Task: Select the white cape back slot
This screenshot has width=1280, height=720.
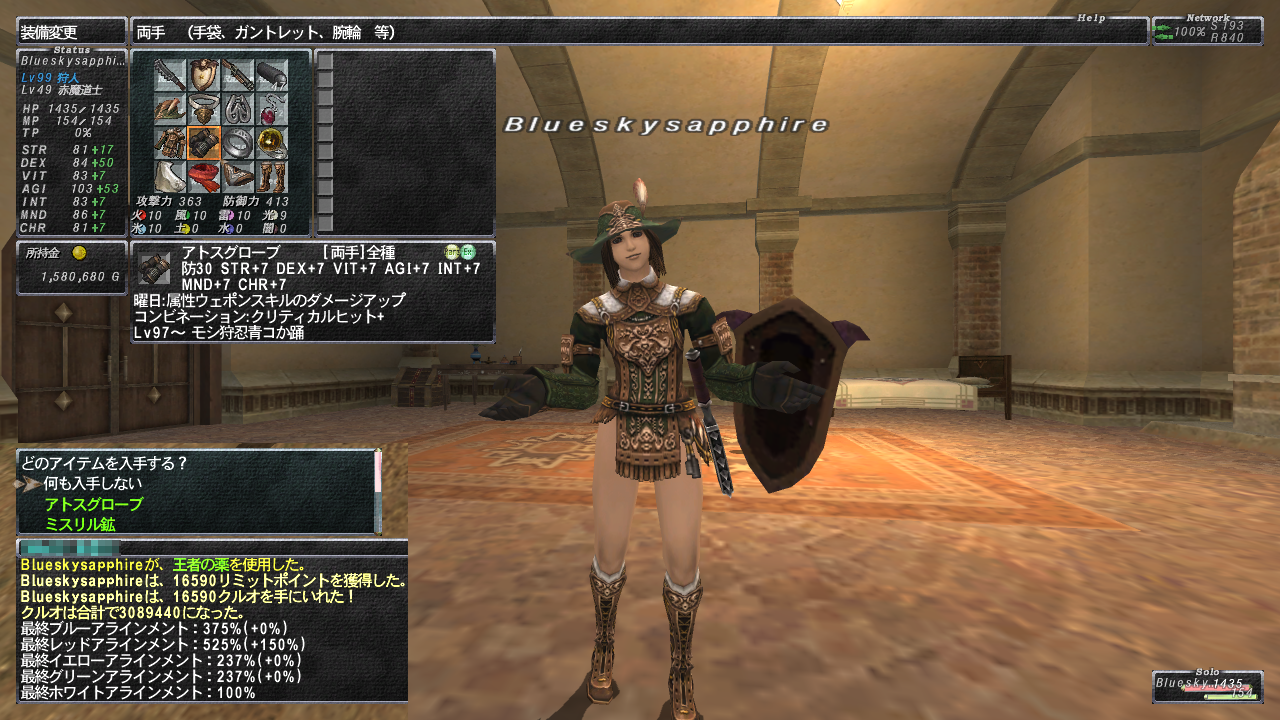Action: 170,177
